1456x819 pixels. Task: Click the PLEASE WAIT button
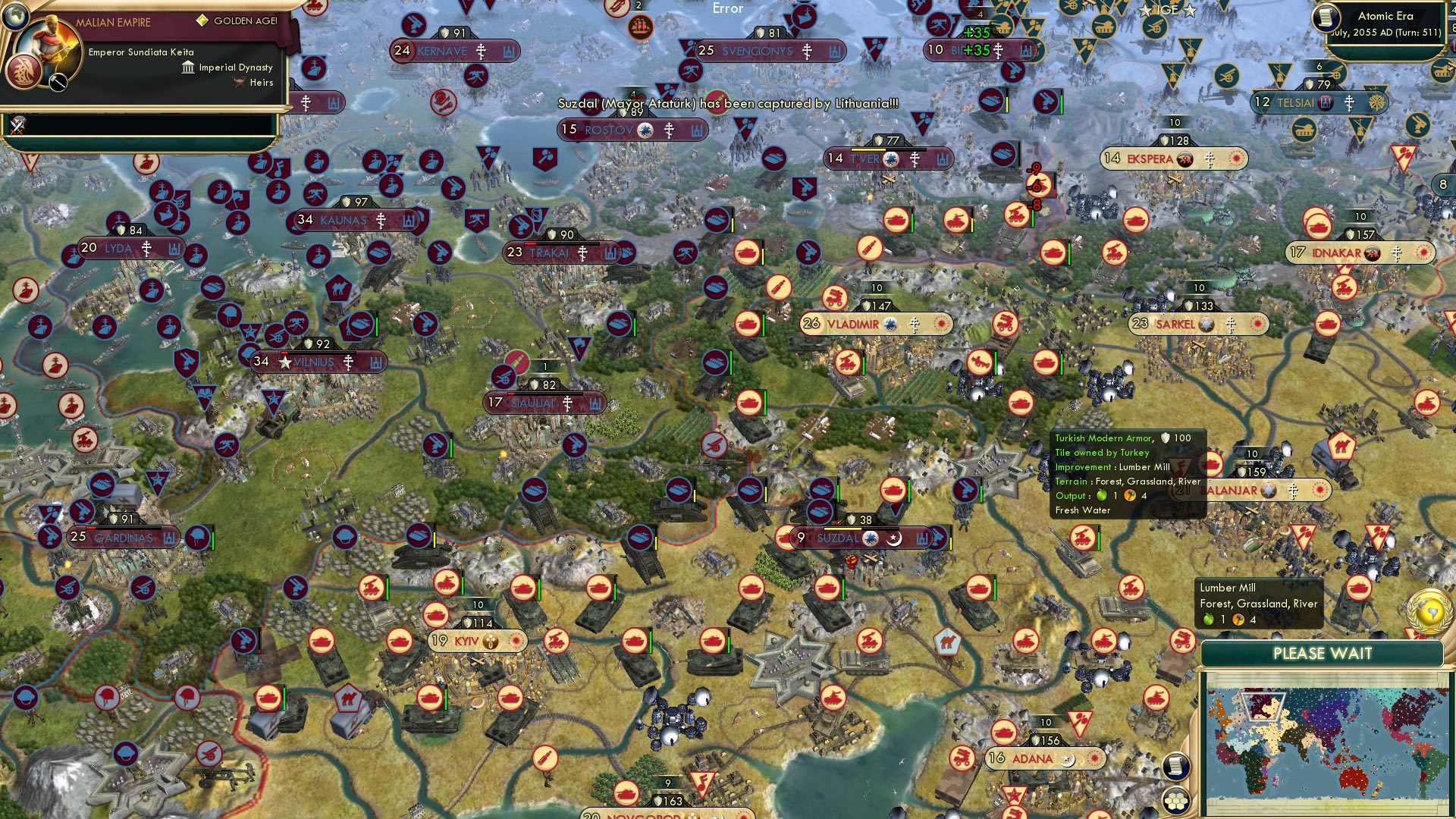click(1323, 653)
